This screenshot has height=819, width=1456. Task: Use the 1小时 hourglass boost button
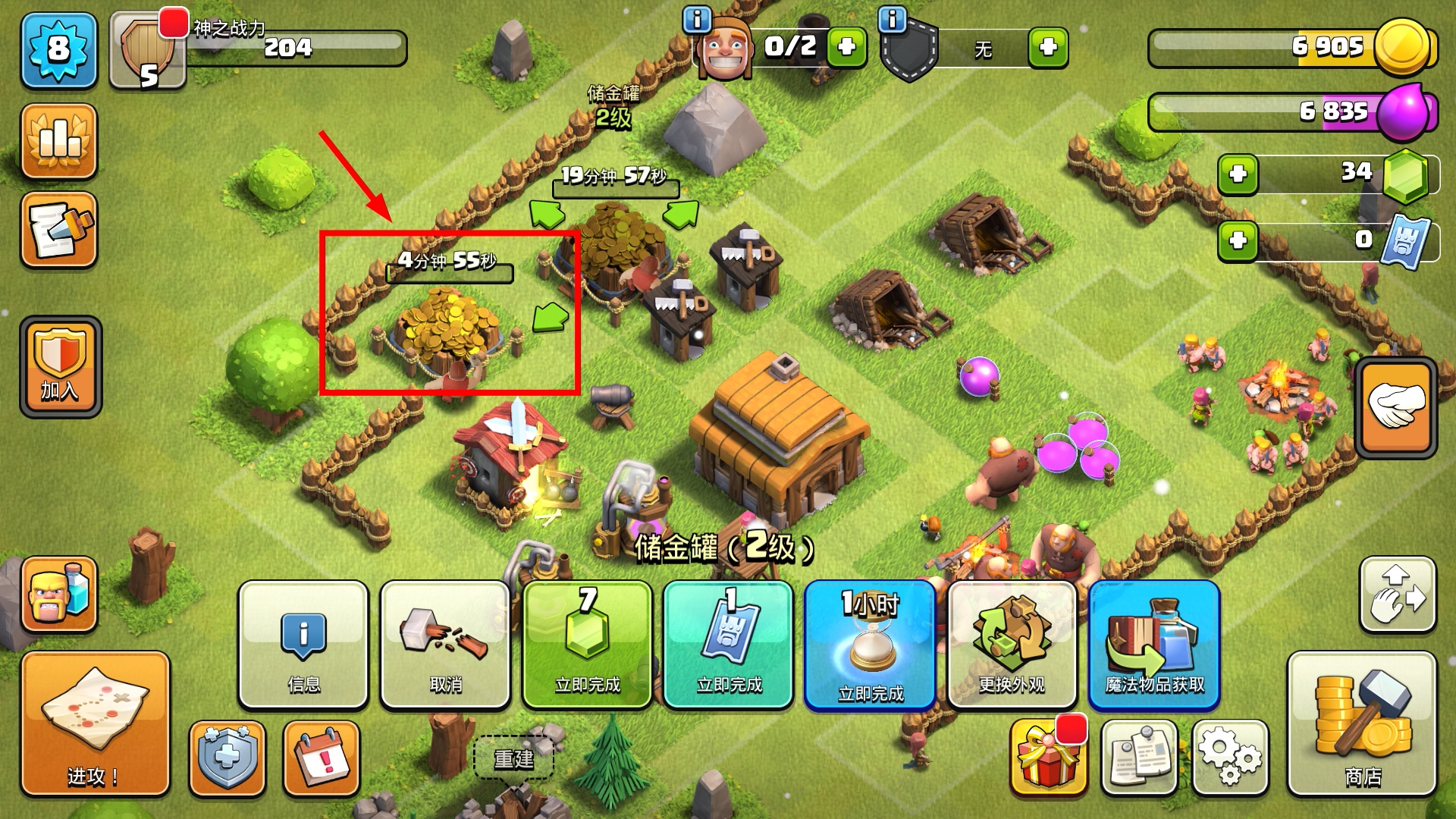[871, 645]
